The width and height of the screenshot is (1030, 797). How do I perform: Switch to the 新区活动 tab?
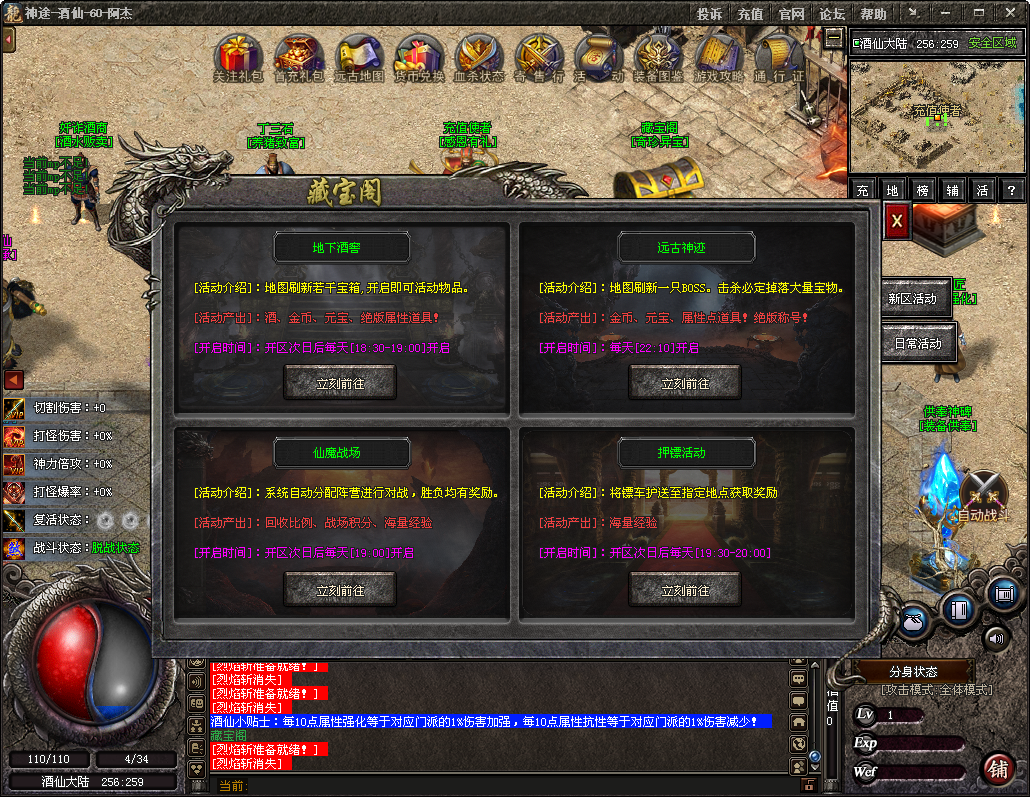point(912,299)
